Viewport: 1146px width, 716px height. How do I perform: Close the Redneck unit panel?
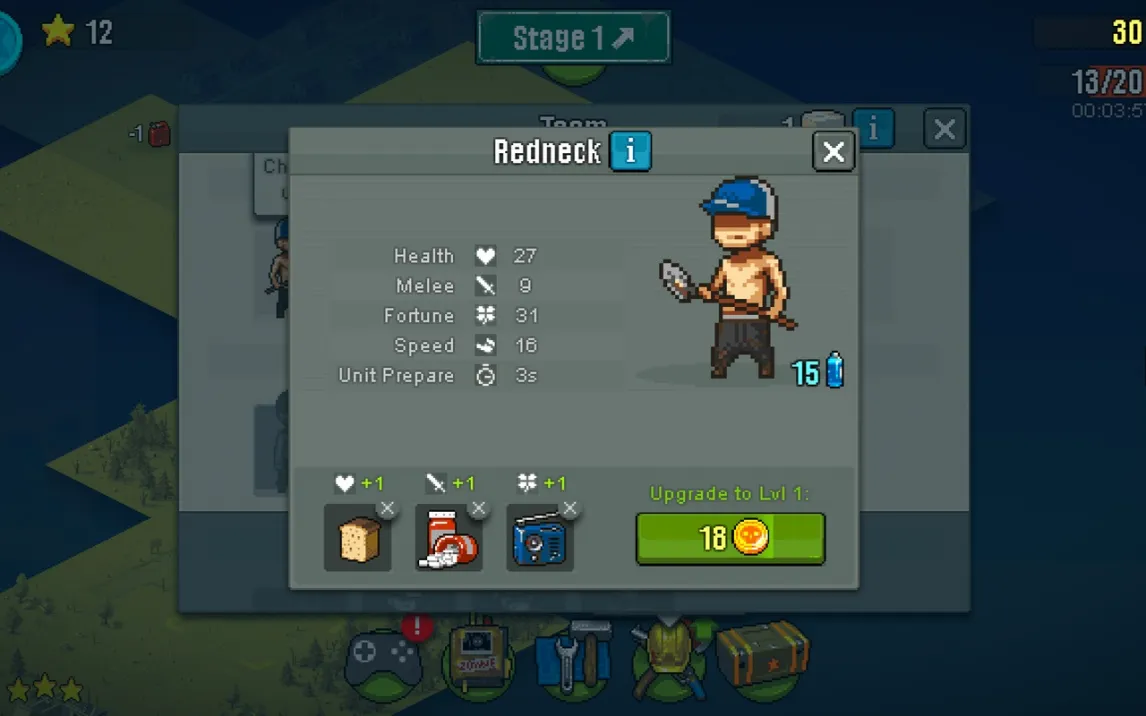pyautogui.click(x=833, y=152)
